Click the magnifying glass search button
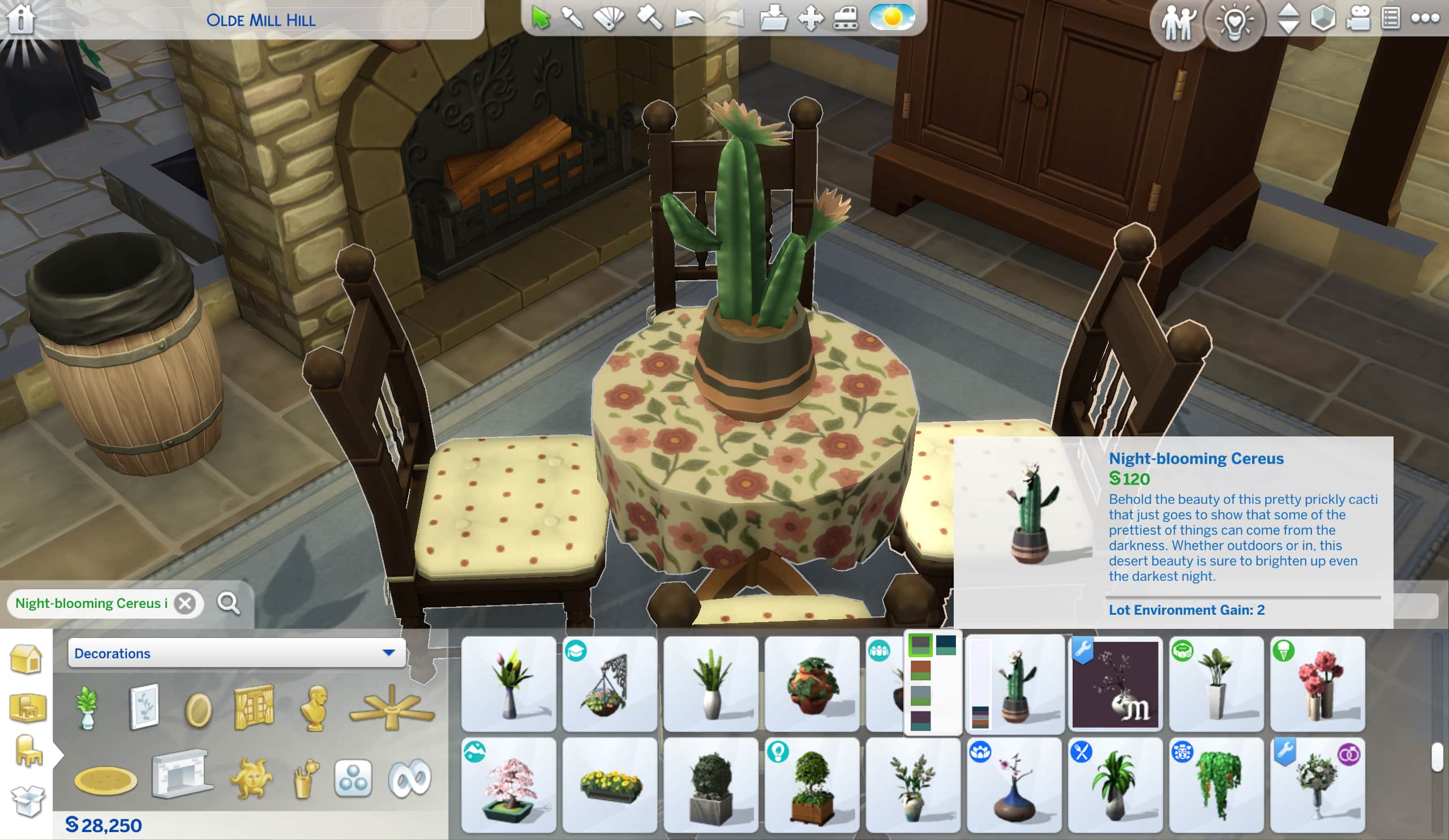Viewport: 1449px width, 840px height. (x=228, y=603)
